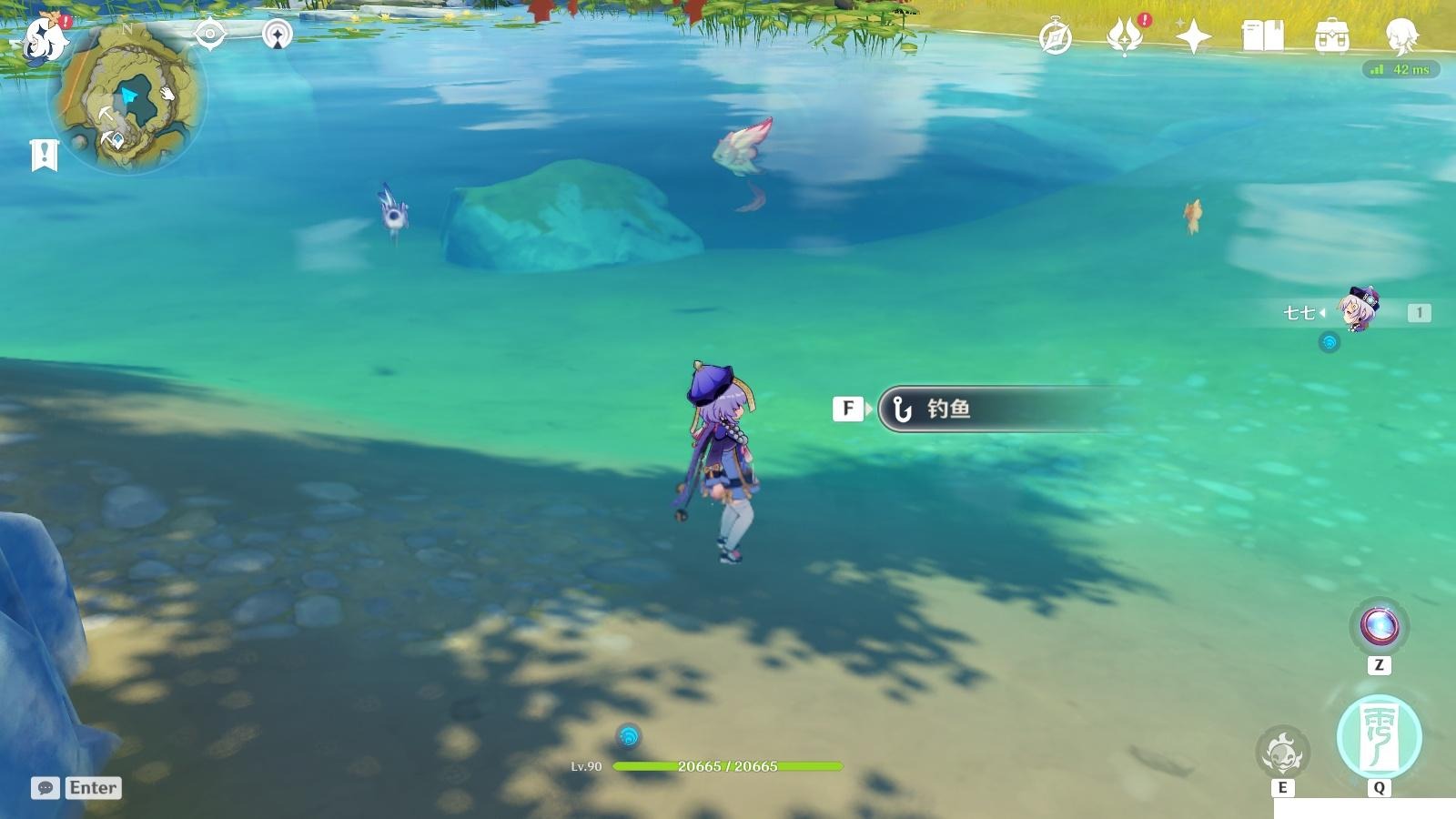Toggle the broadcast beacon icon beside the minimap

point(277,34)
